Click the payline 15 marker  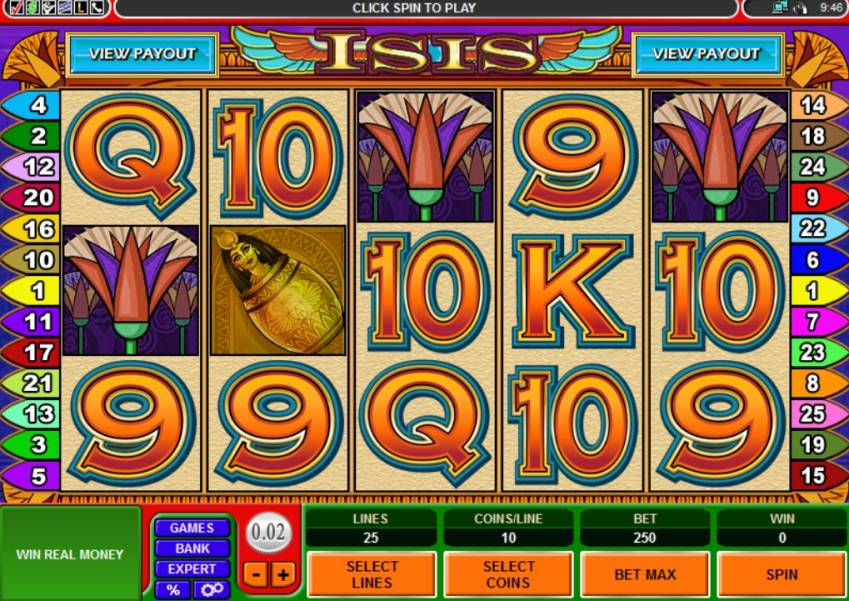click(x=812, y=475)
